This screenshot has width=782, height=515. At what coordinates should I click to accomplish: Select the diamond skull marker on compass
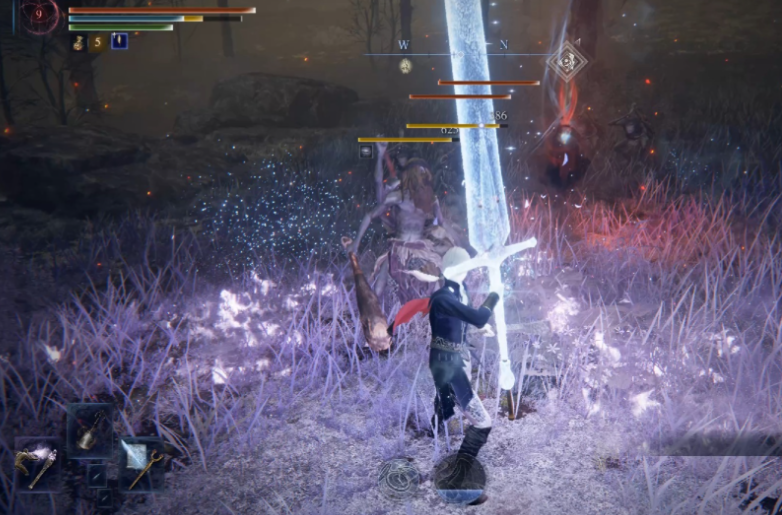point(566,61)
